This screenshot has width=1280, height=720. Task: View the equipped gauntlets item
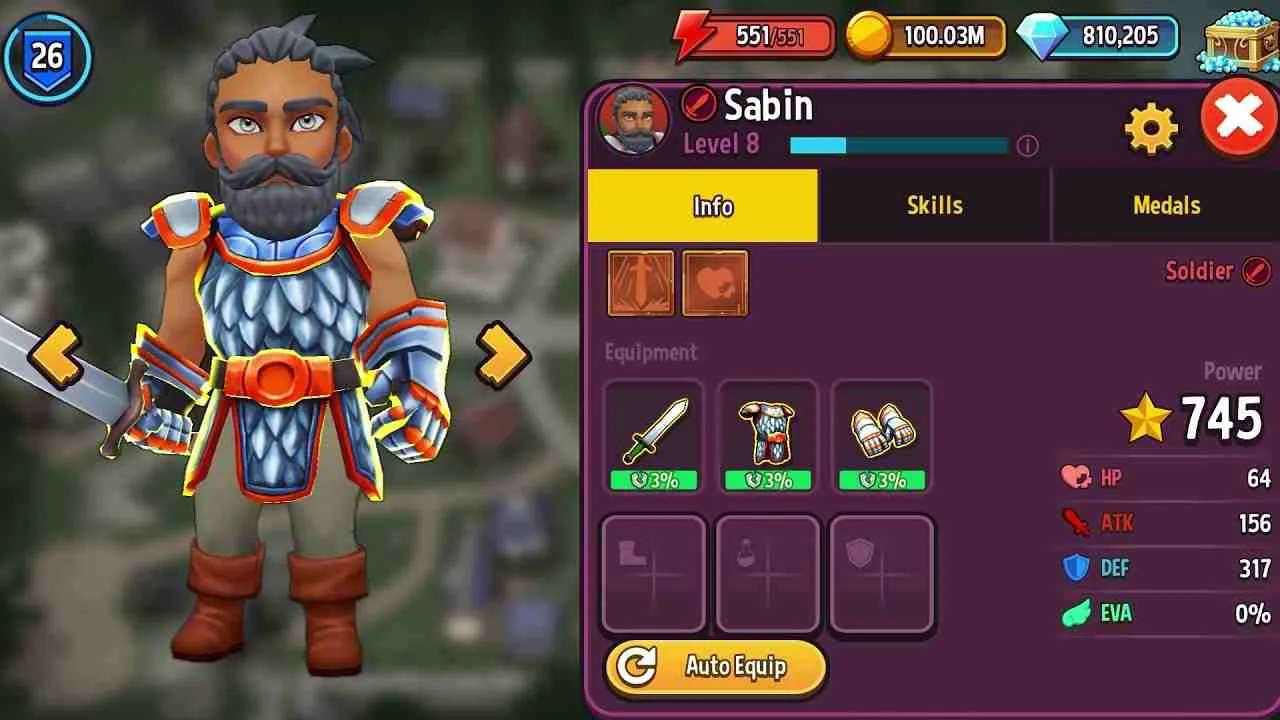tap(883, 430)
